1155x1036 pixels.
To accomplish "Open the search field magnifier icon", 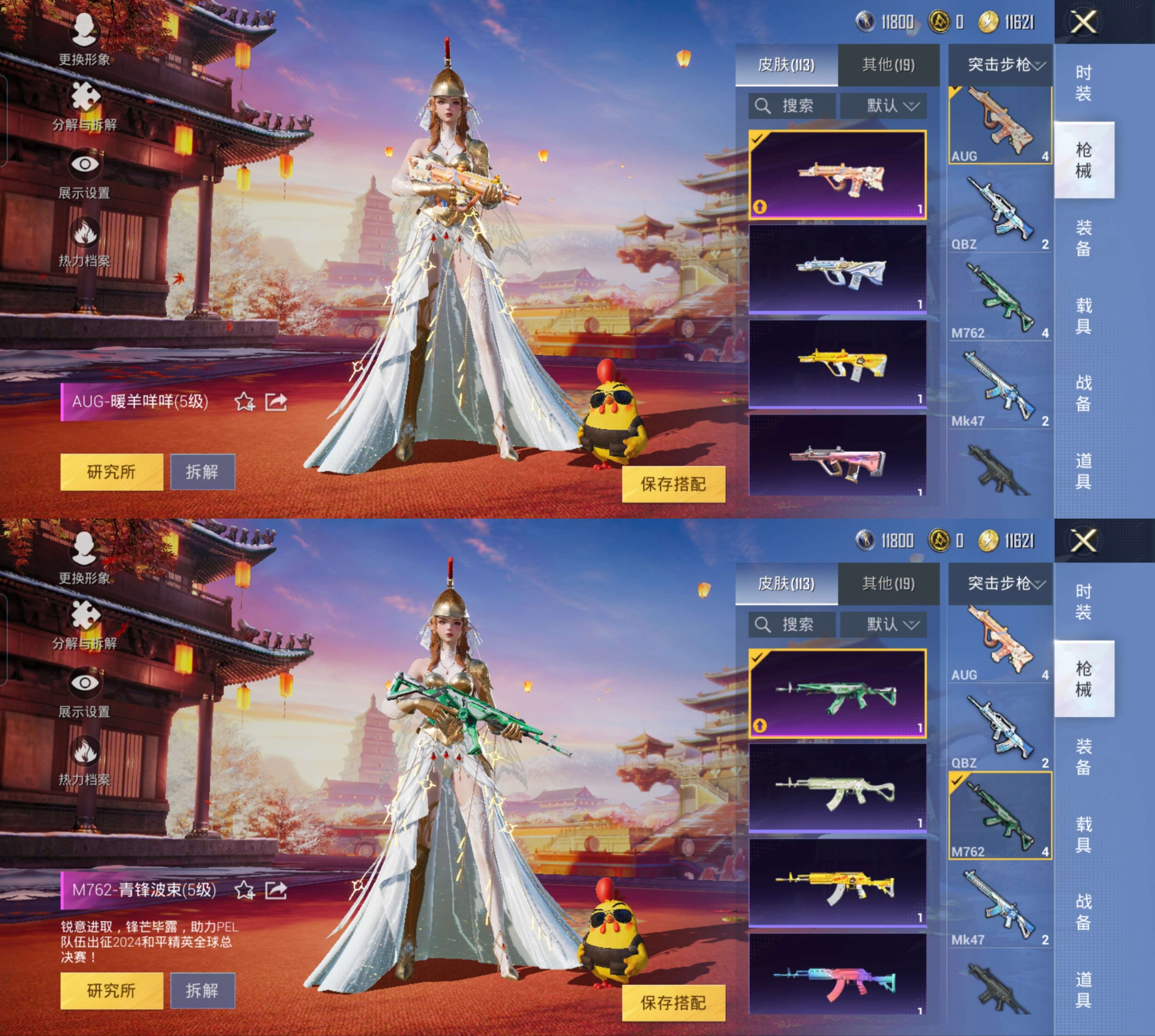I will tap(762, 105).
